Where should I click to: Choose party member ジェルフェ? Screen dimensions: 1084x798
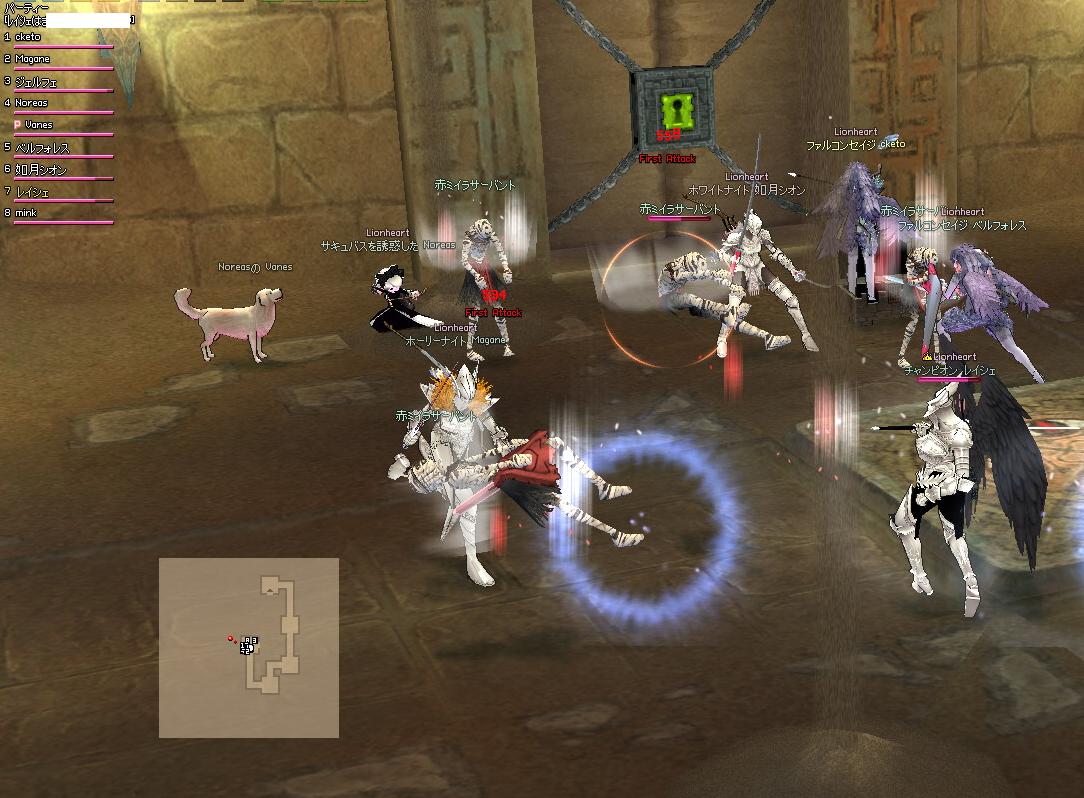click(36, 81)
